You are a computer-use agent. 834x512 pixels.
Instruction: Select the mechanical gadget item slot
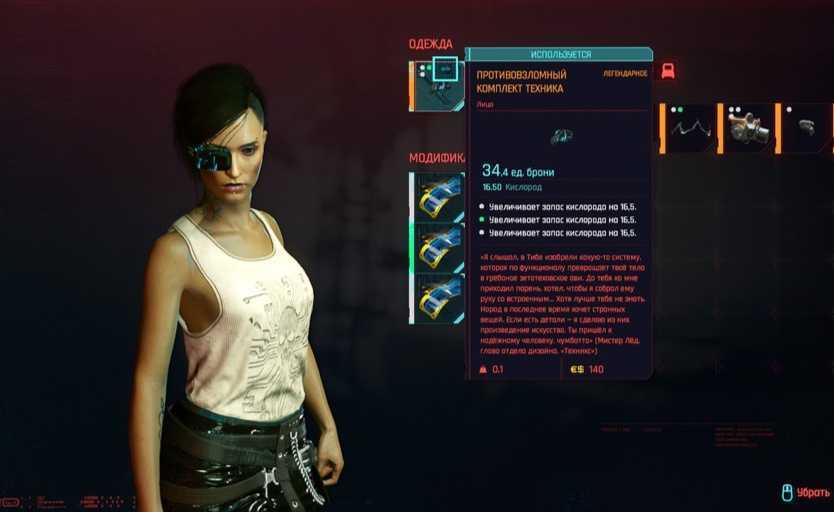click(749, 128)
